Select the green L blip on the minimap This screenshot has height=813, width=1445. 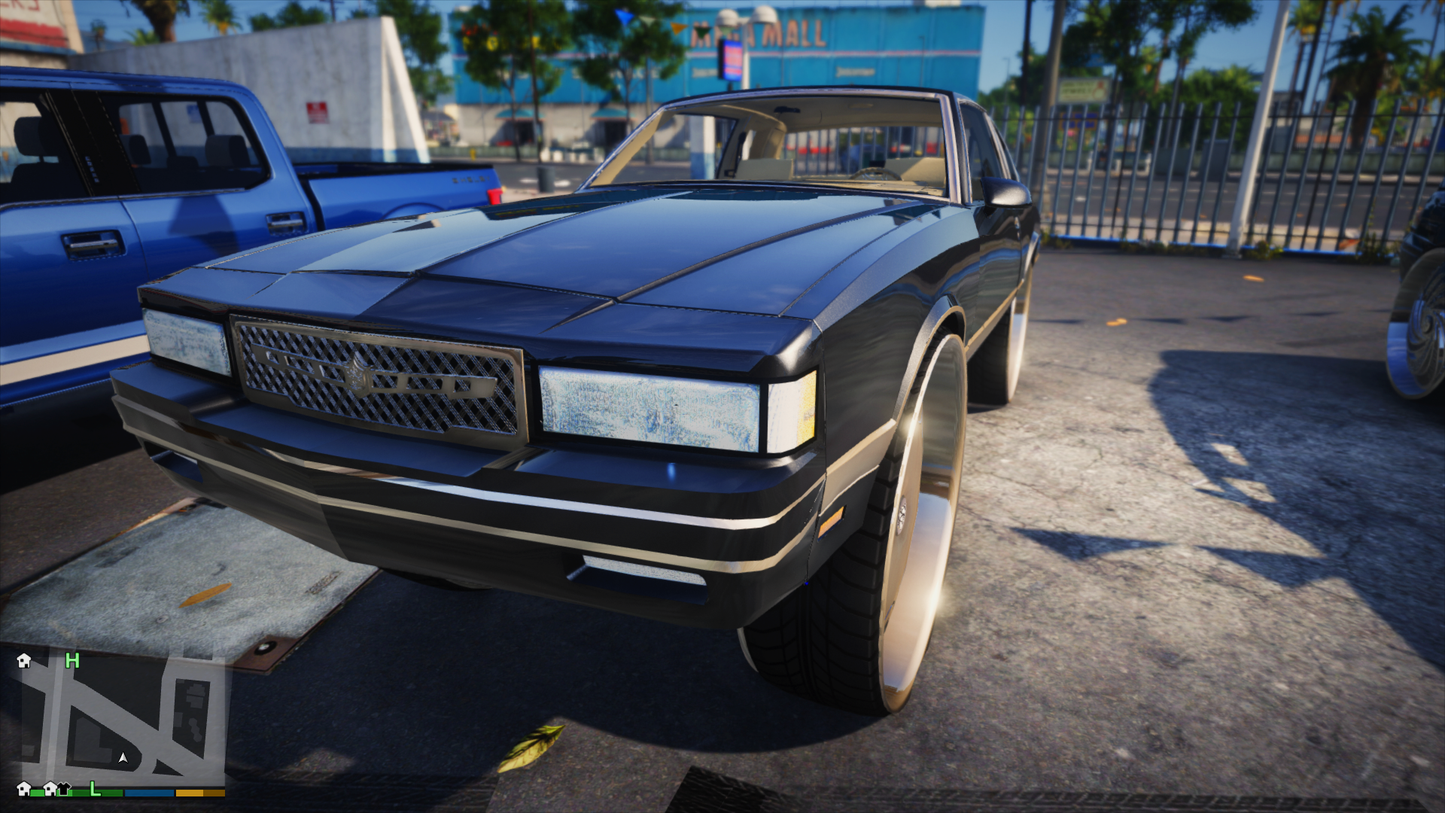tap(95, 789)
